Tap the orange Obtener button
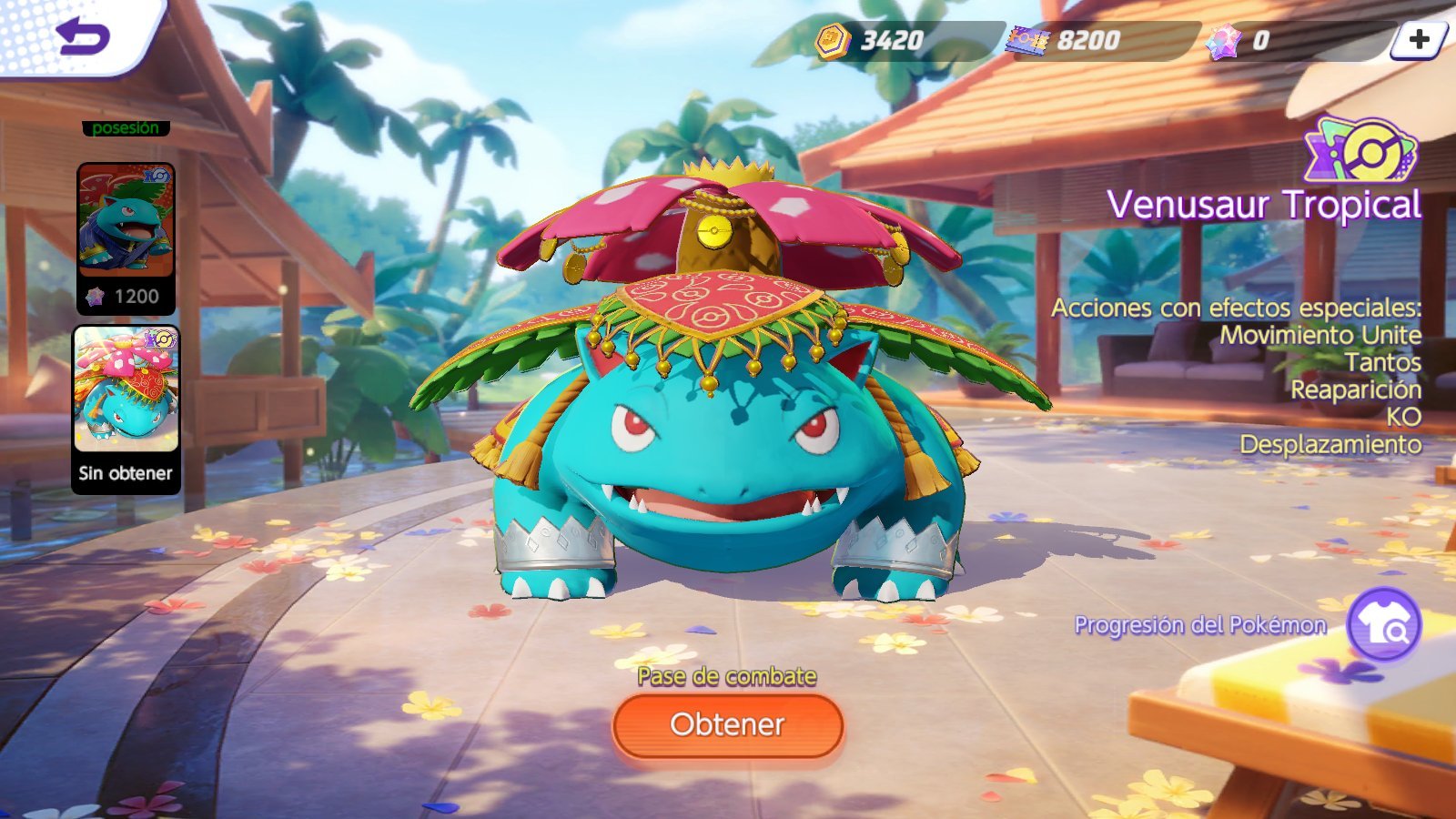The height and width of the screenshot is (819, 1456). [728, 725]
